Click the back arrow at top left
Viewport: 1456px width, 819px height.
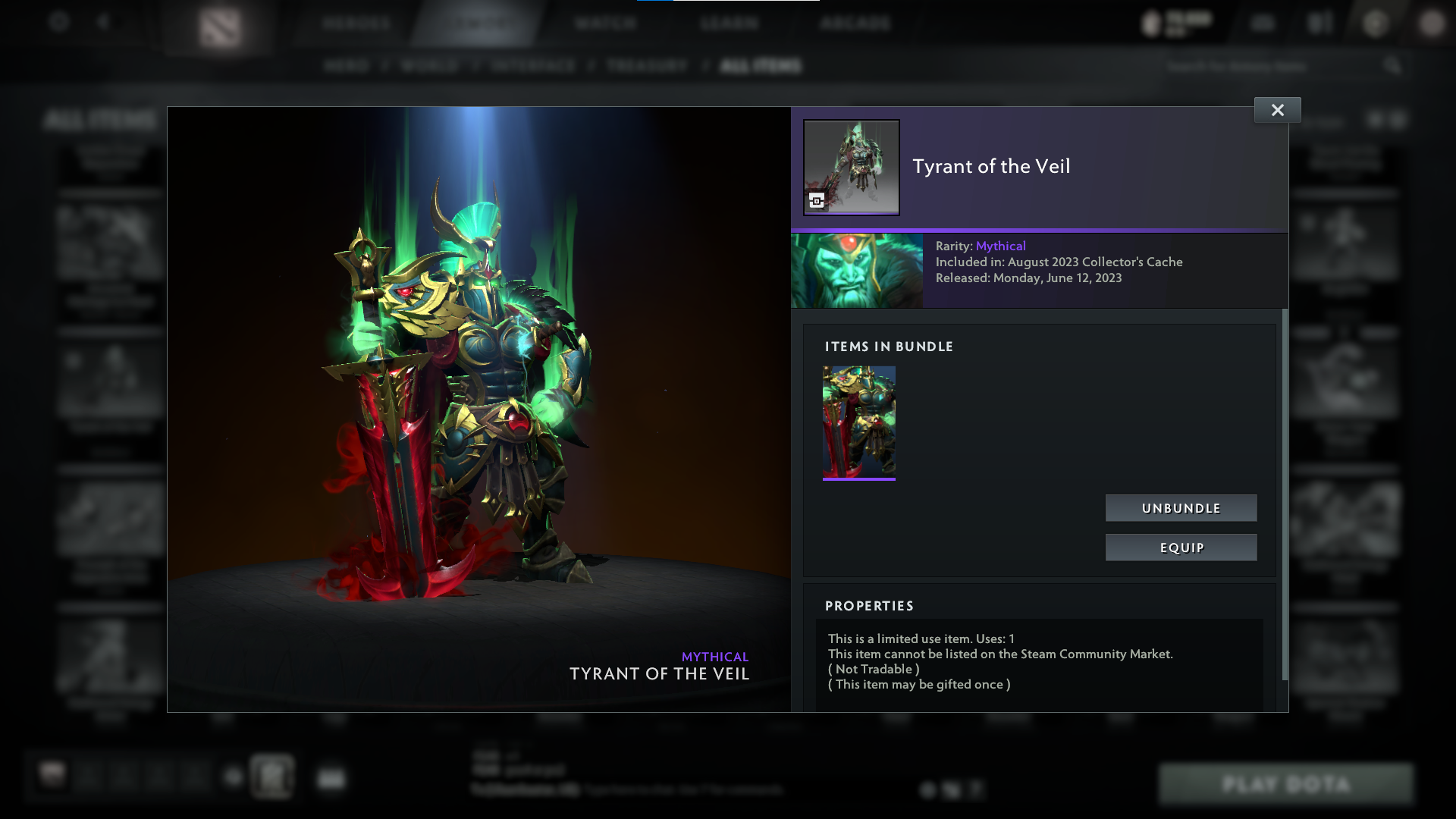point(104,24)
